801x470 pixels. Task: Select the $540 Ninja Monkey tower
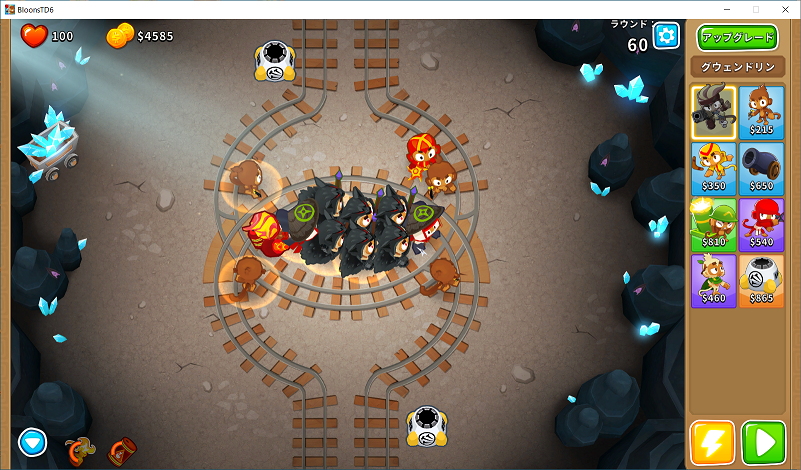pos(762,223)
